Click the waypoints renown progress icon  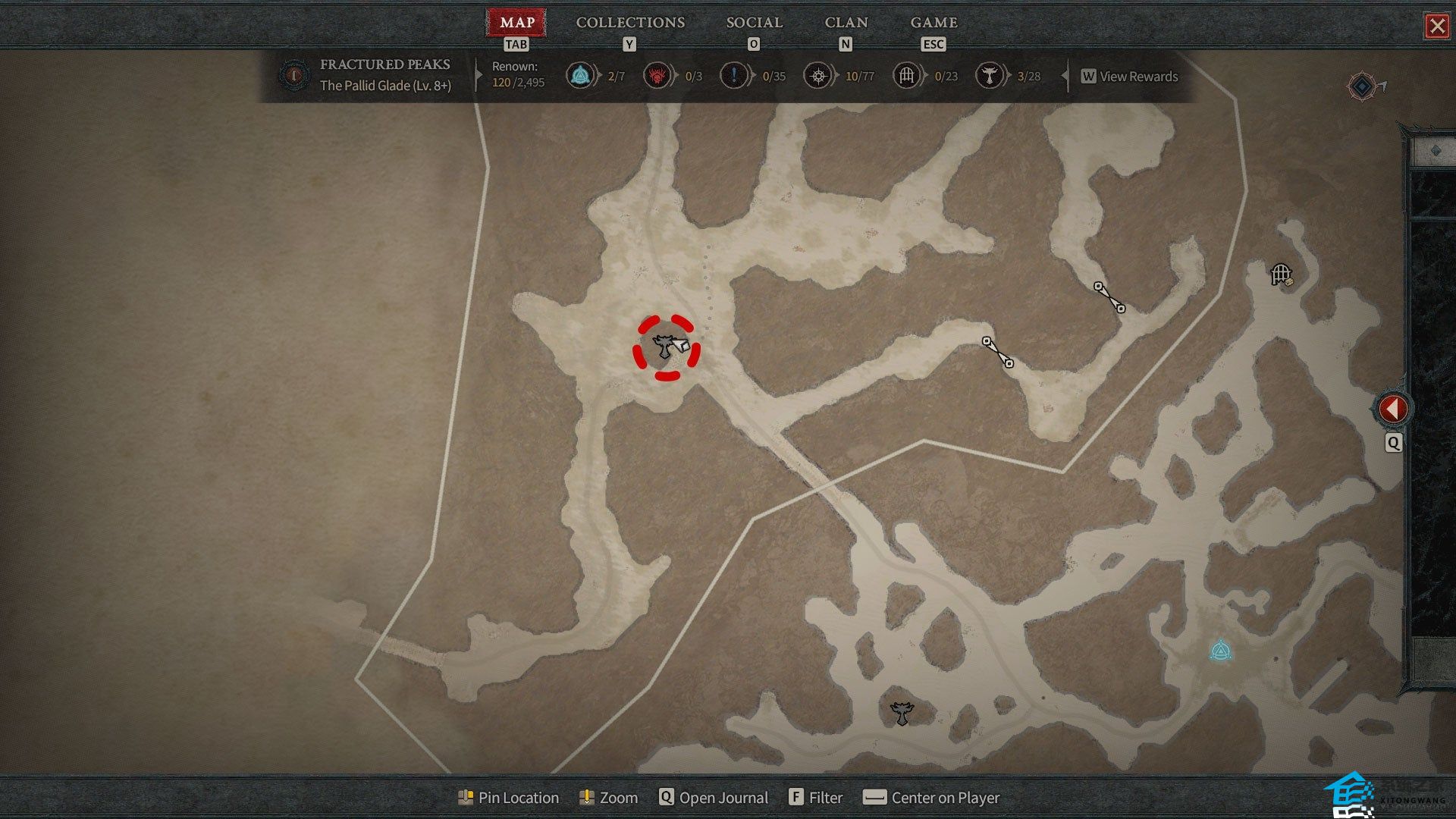pos(580,76)
